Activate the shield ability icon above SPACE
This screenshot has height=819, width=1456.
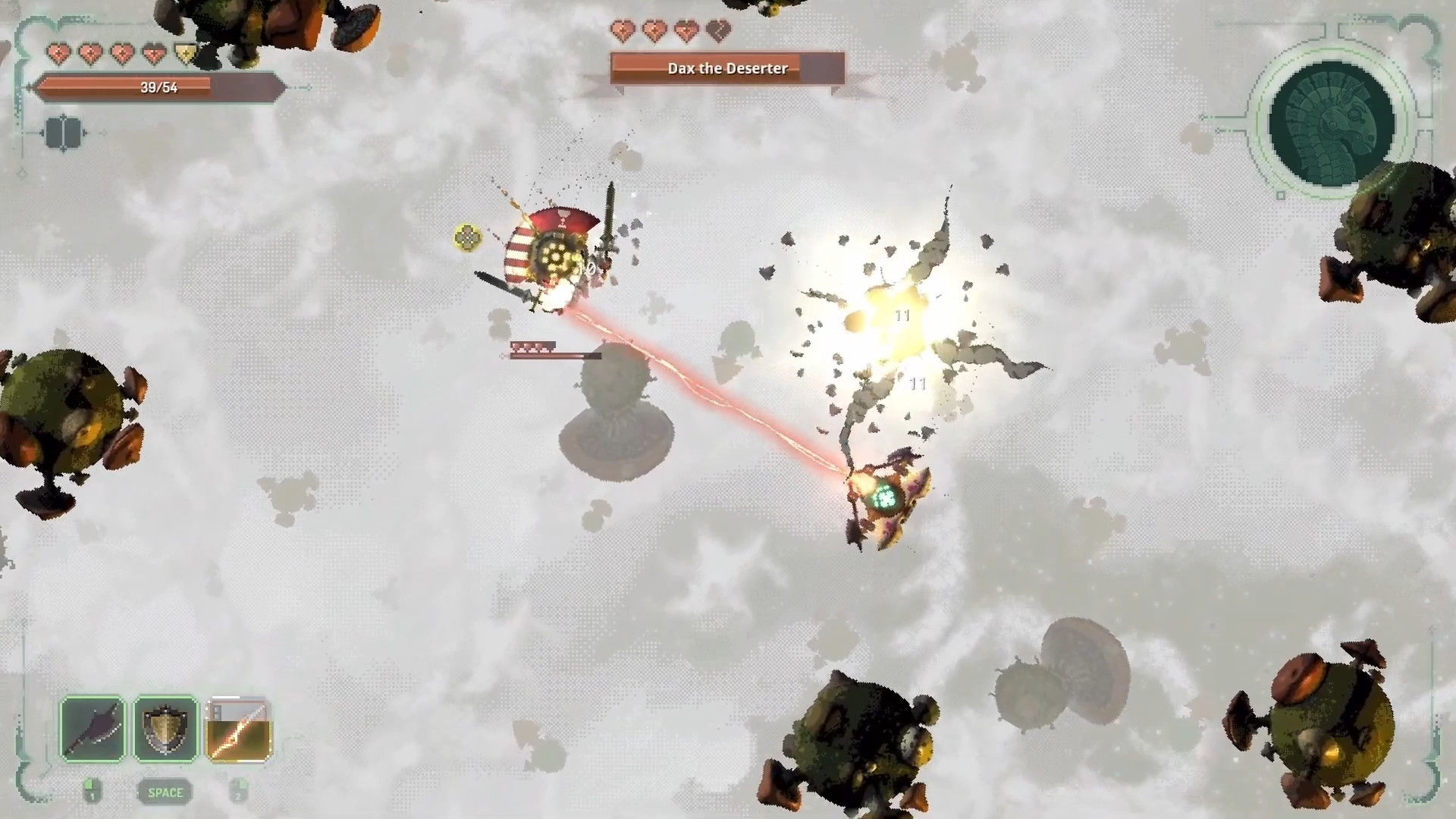click(x=165, y=728)
